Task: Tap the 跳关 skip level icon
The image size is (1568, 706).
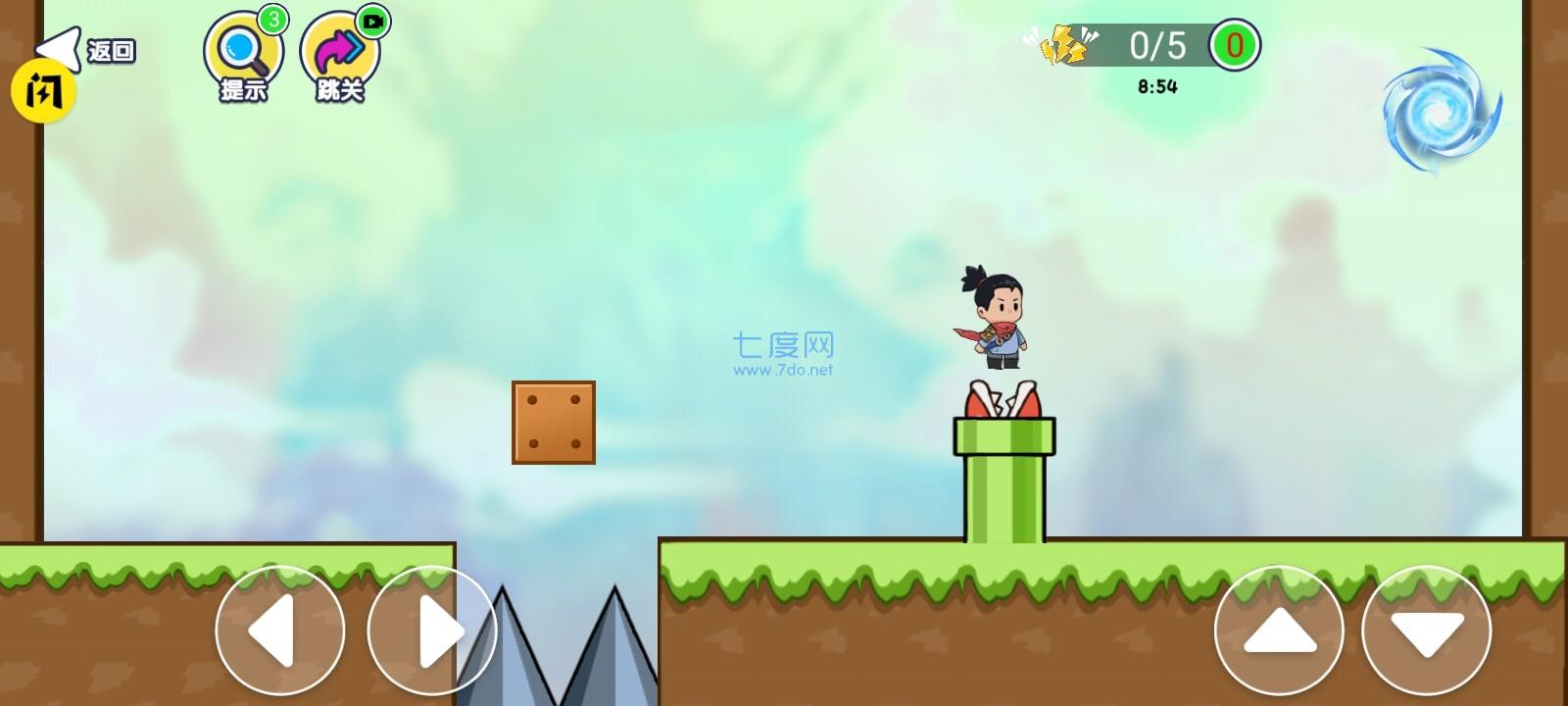Action: pos(337,49)
